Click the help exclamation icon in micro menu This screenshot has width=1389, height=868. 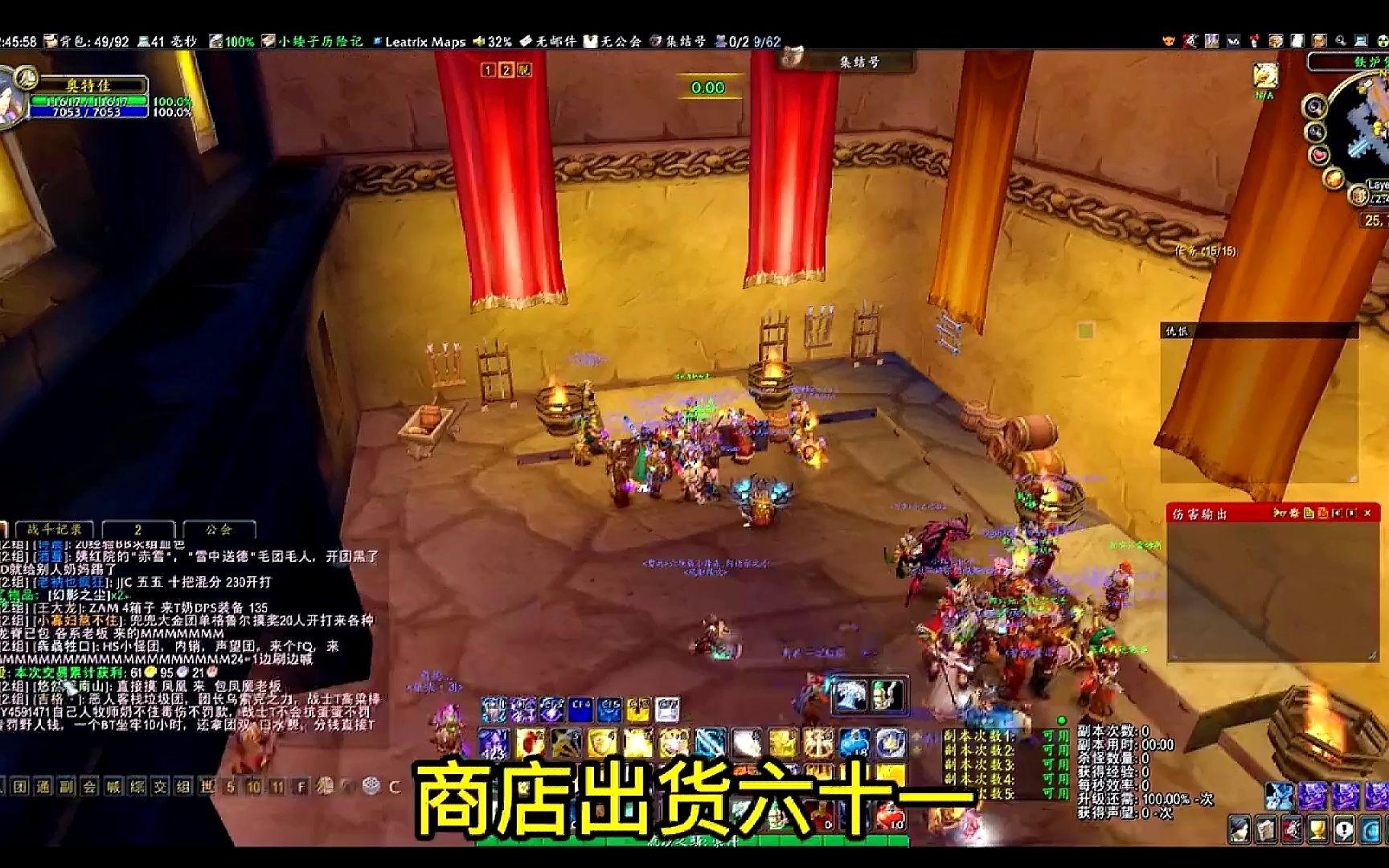(x=1344, y=830)
